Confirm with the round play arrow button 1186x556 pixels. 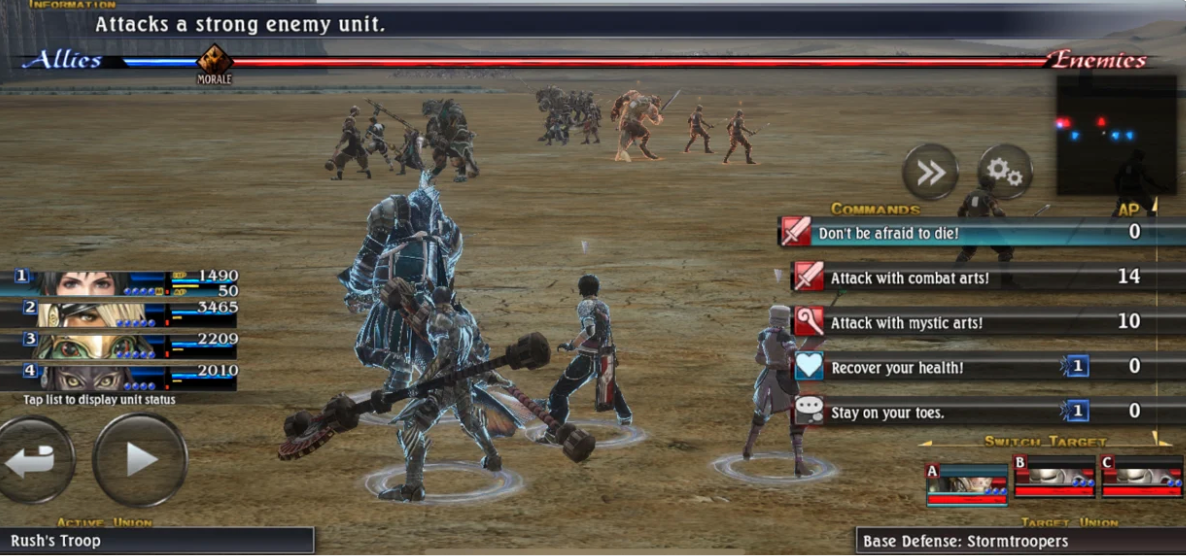tap(140, 460)
